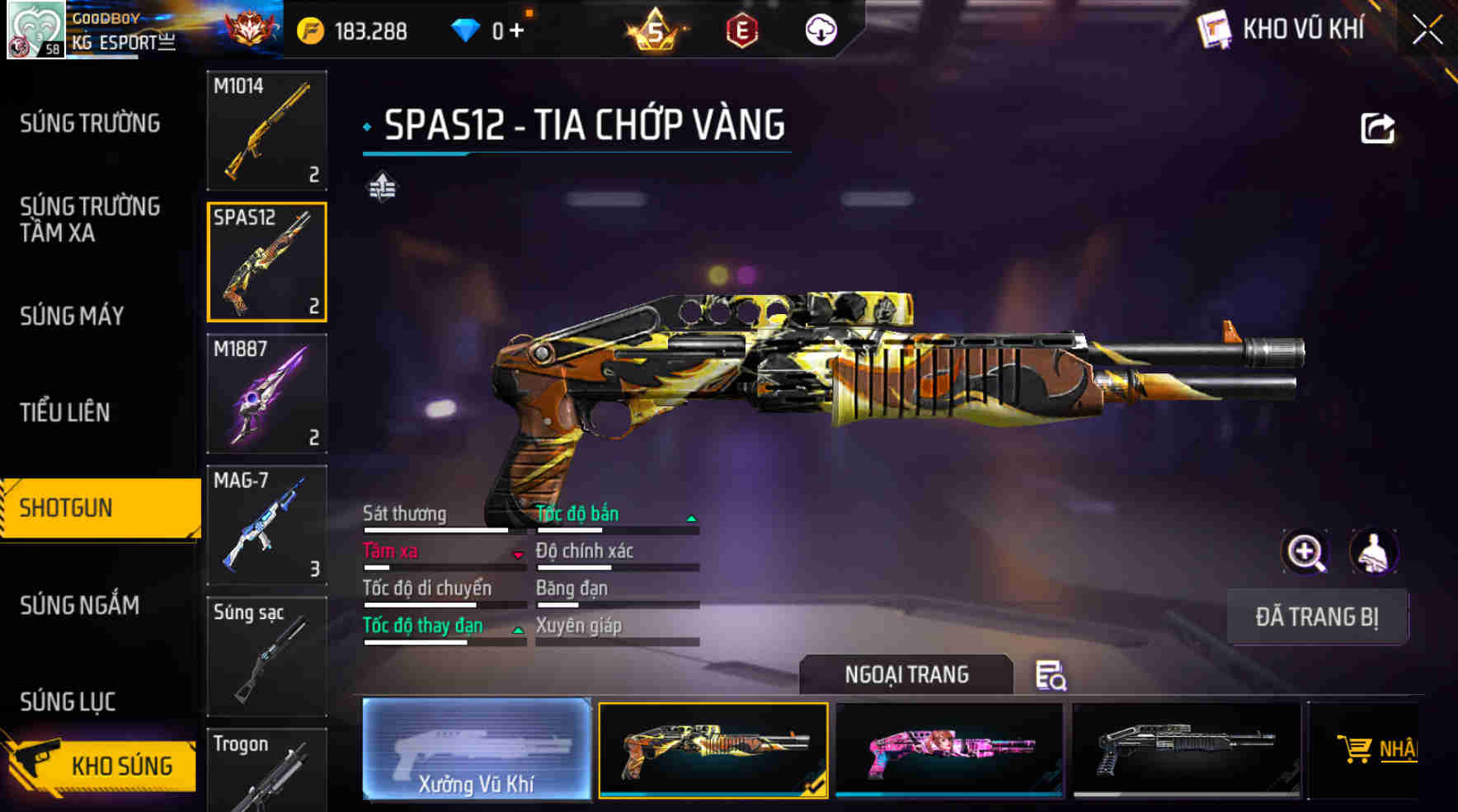Select the default black SPAS12 skin
The image size is (1458, 812).
pos(1187,749)
